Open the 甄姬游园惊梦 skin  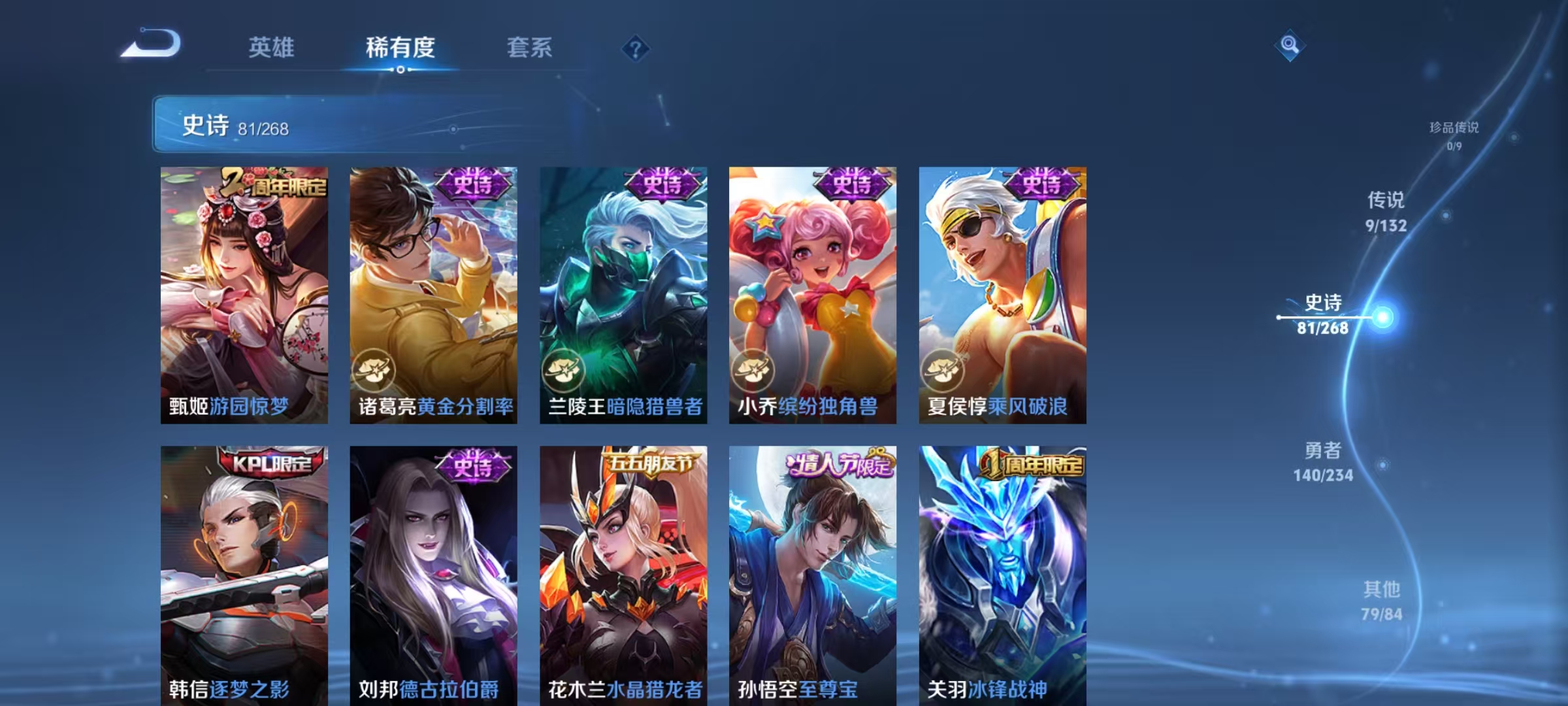coord(244,294)
